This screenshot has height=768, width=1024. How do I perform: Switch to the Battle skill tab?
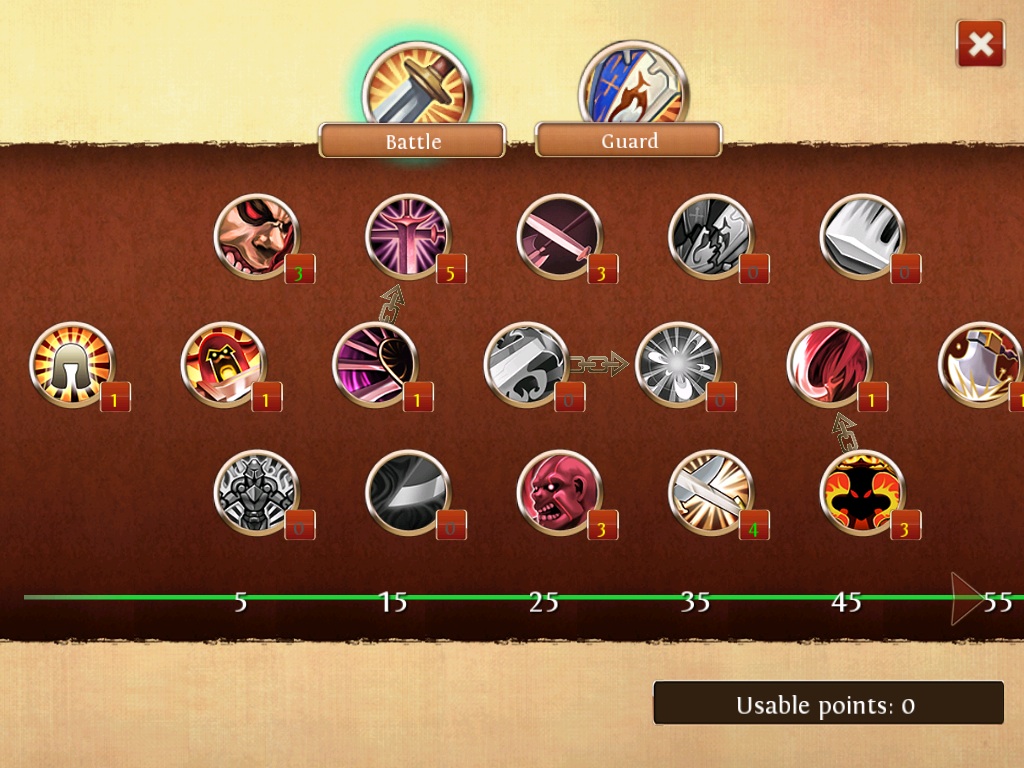[x=412, y=141]
